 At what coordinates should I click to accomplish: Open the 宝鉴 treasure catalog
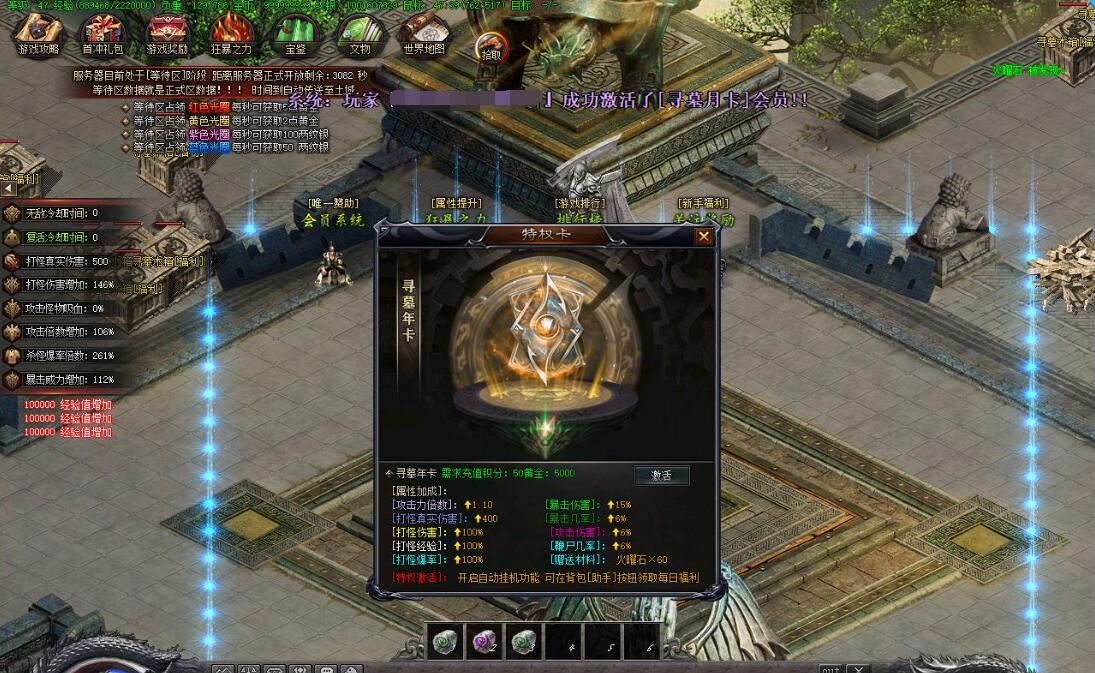[295, 35]
